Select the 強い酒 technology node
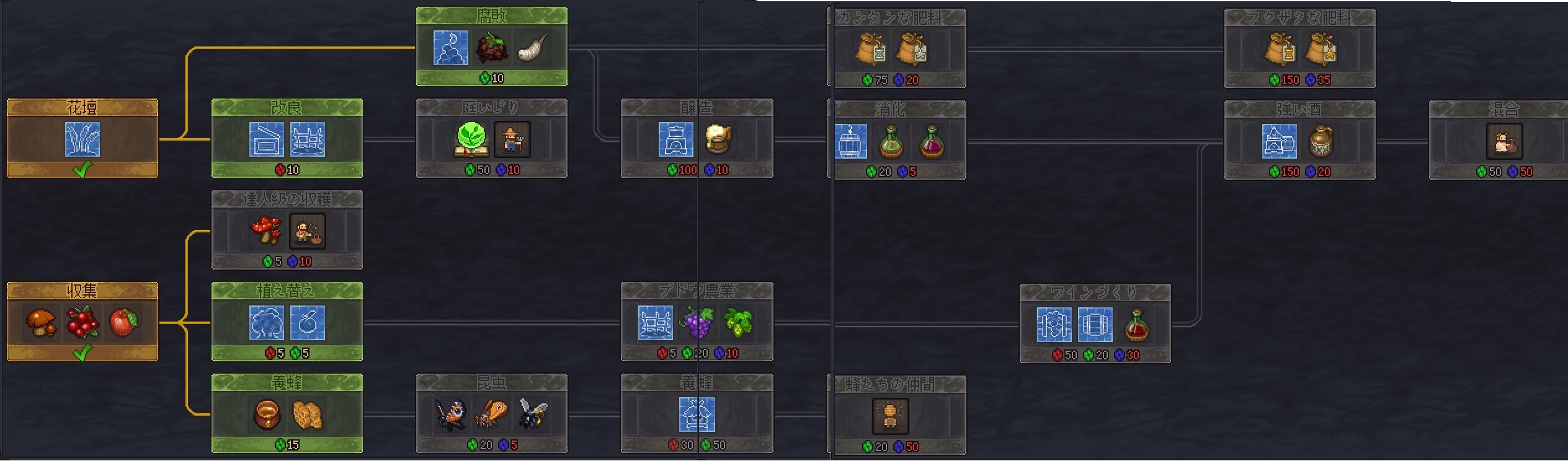 [1299, 140]
